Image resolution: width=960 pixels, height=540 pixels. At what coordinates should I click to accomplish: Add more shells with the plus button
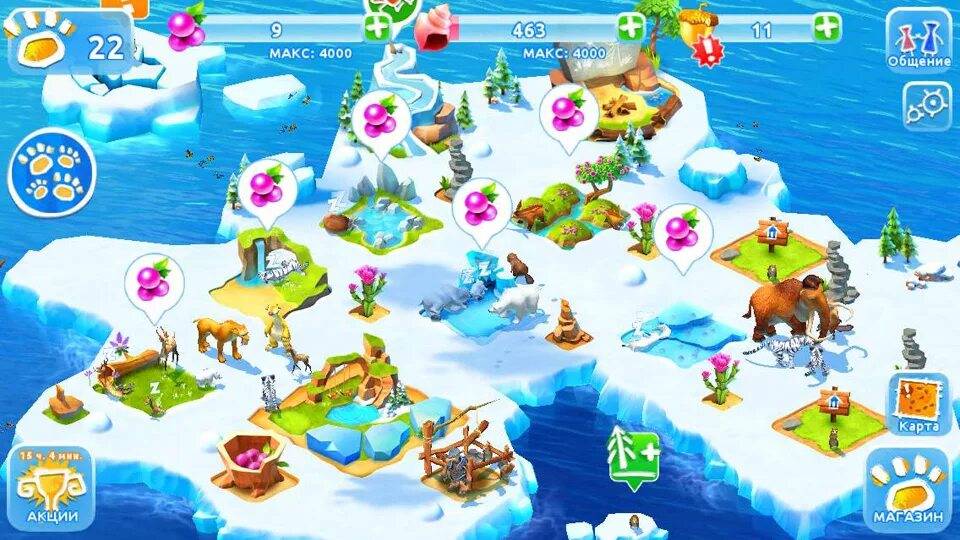631,28
